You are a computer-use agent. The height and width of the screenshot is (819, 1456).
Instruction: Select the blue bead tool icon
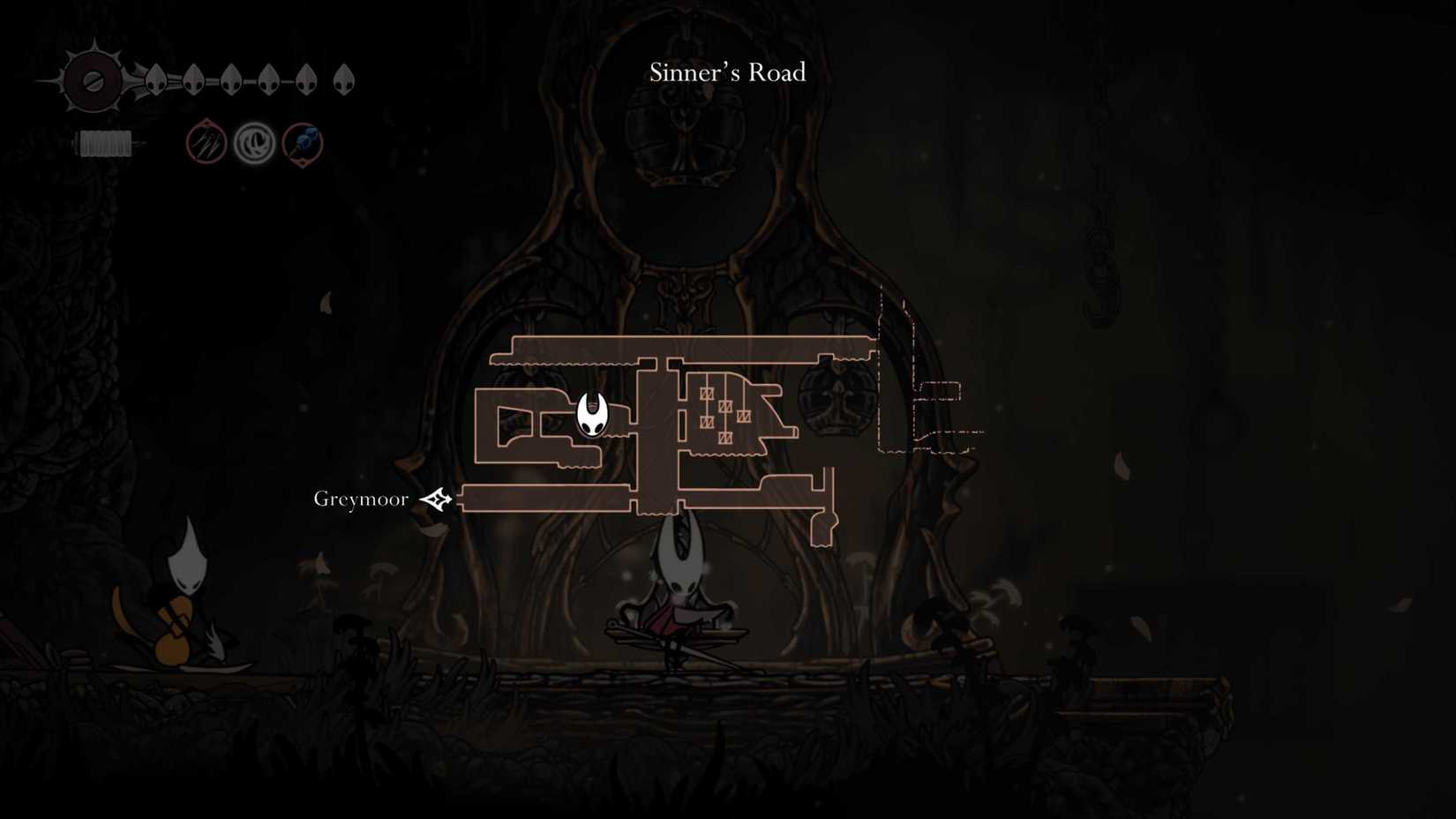pos(301,143)
